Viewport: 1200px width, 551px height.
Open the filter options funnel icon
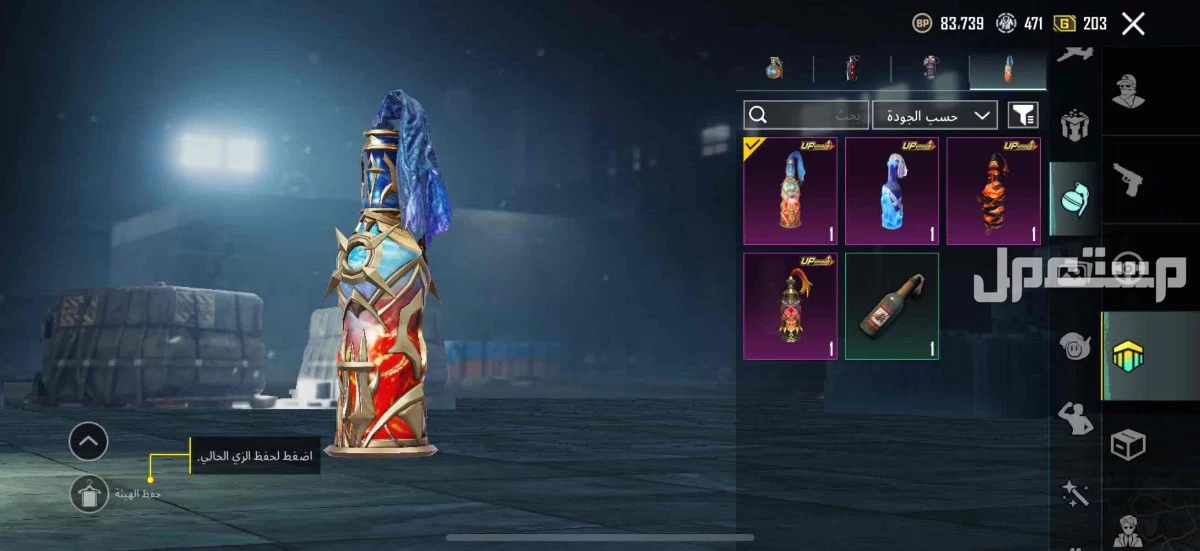click(1023, 116)
